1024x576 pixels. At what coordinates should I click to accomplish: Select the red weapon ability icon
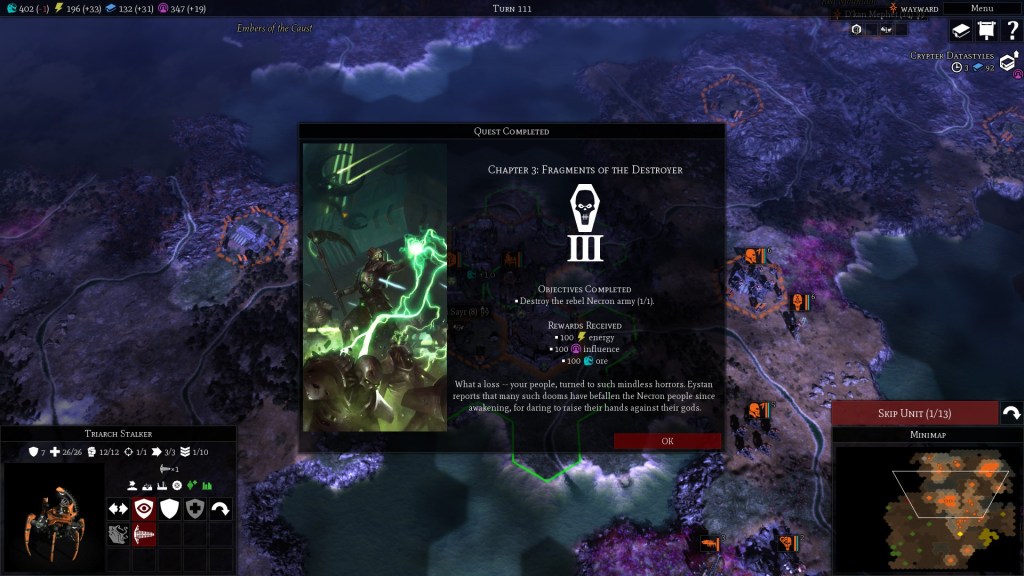click(x=144, y=535)
